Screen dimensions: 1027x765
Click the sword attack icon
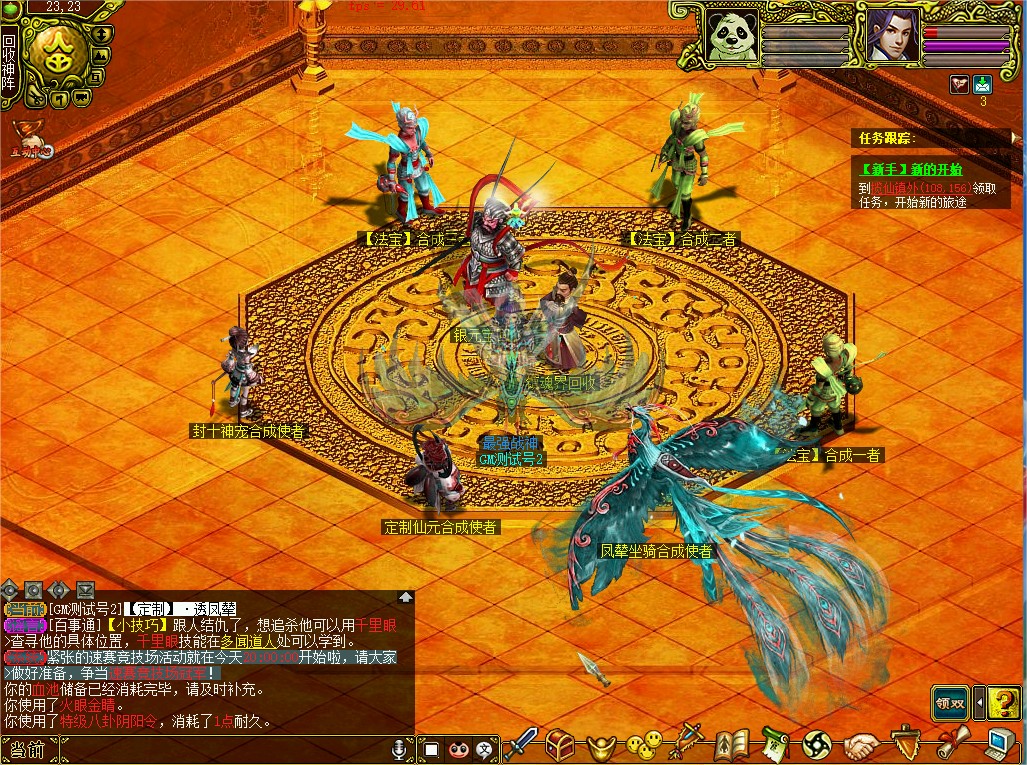520,745
